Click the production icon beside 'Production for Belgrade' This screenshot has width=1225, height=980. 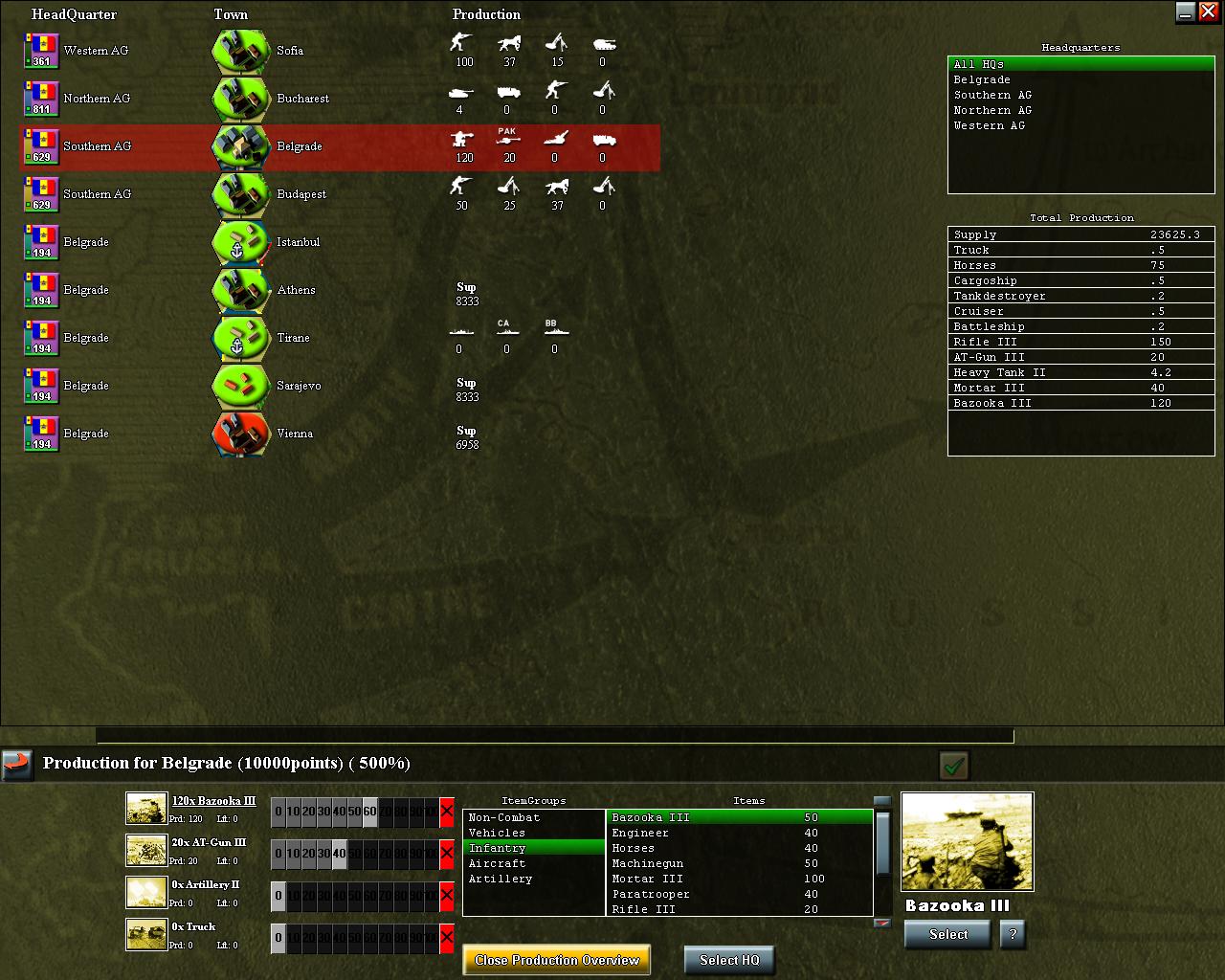16,763
